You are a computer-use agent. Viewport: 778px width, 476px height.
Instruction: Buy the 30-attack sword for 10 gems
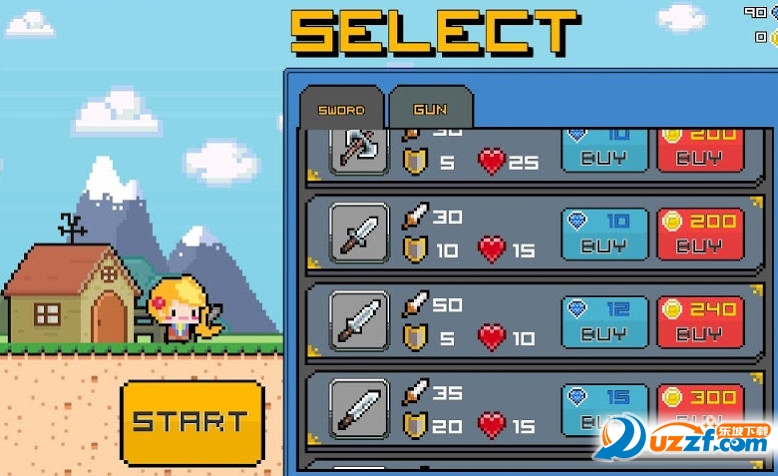604,234
